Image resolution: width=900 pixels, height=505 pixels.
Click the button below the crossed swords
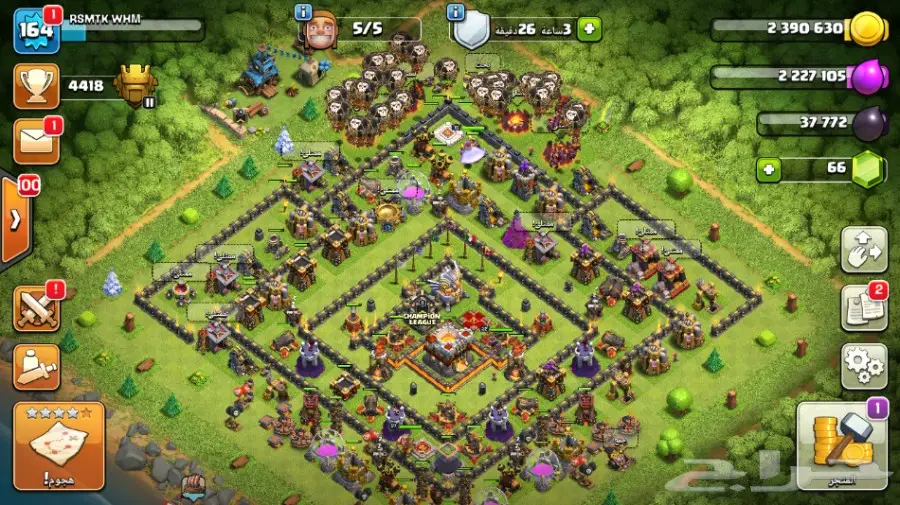(36, 364)
